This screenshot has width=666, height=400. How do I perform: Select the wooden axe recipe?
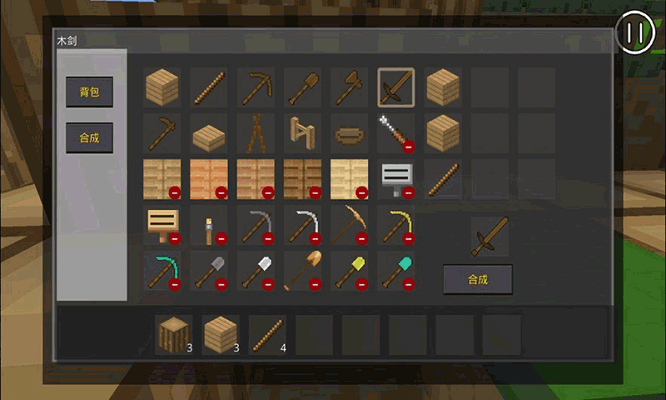pos(348,88)
